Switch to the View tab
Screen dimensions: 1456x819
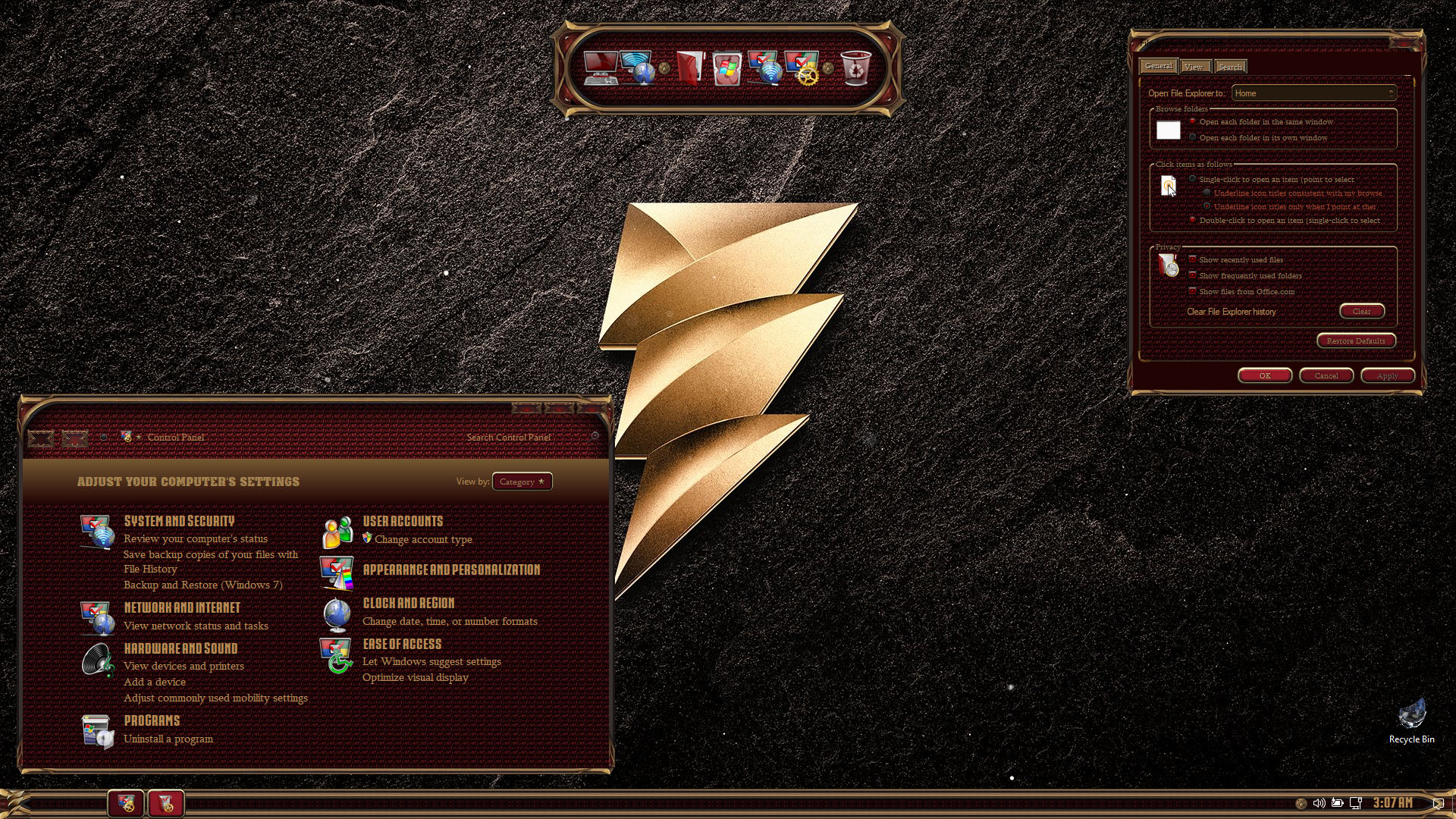tap(1193, 67)
